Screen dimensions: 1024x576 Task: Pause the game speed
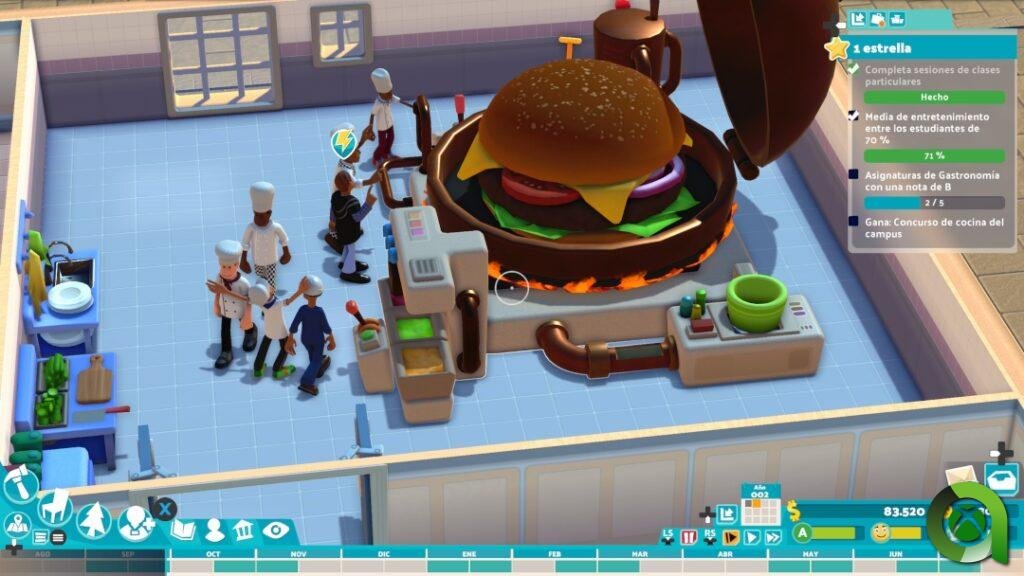(689, 537)
